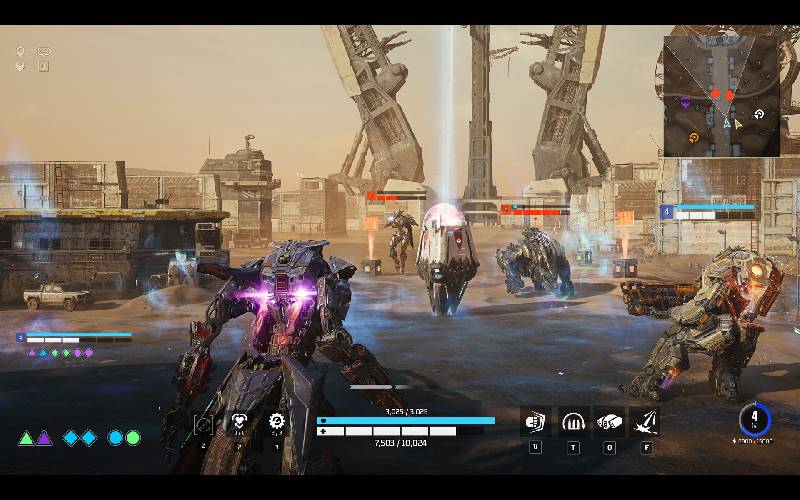The width and height of the screenshot is (800, 500).
Task: Select the purple shield marker on minimap
Action: [x=685, y=102]
